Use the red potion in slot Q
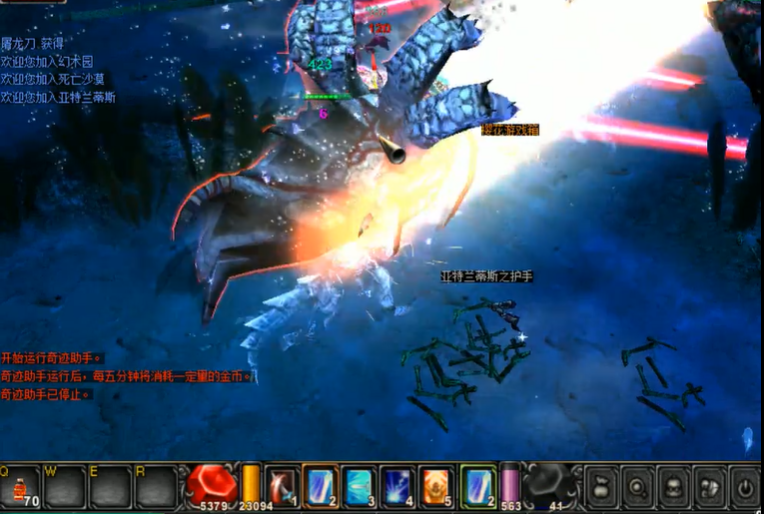The image size is (764, 514). (20, 487)
